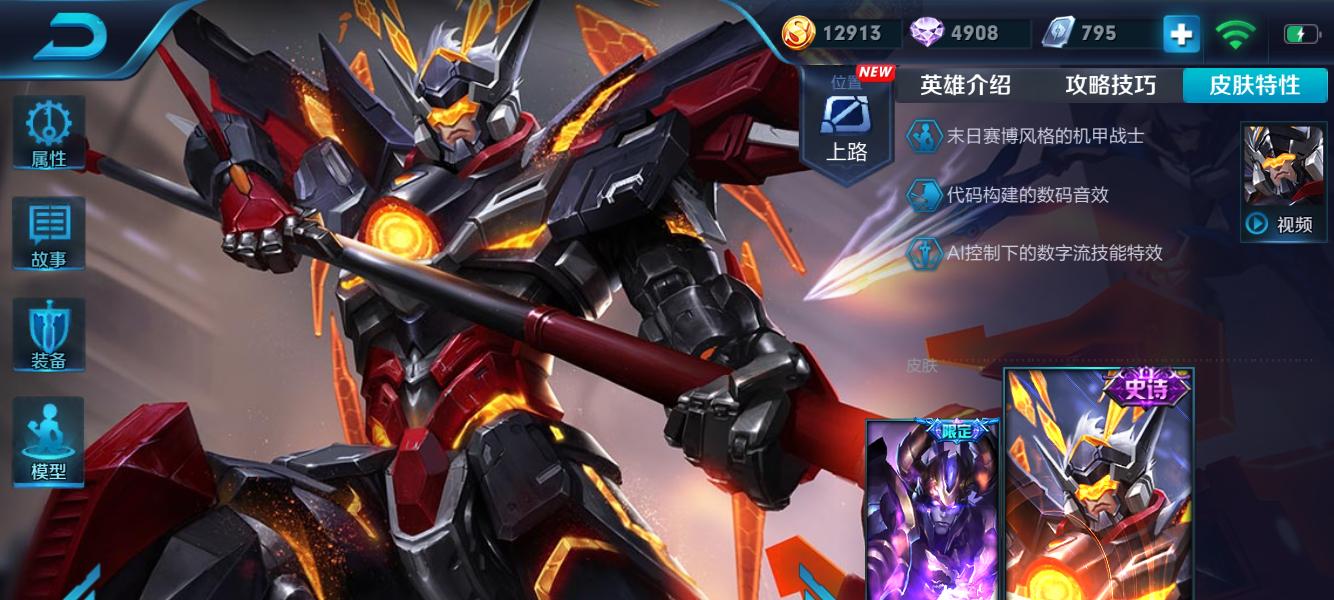Open the 装备 equipment panel
The width and height of the screenshot is (1334, 600).
48,336
